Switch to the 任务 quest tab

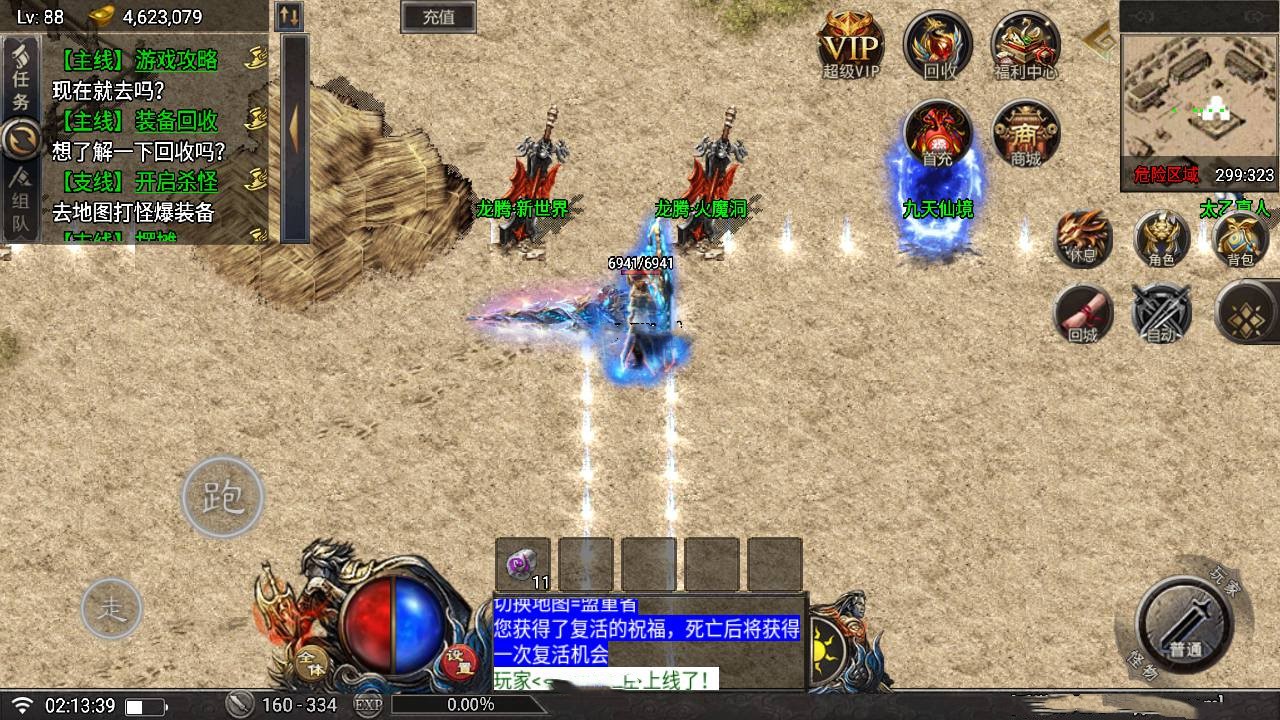coord(21,78)
